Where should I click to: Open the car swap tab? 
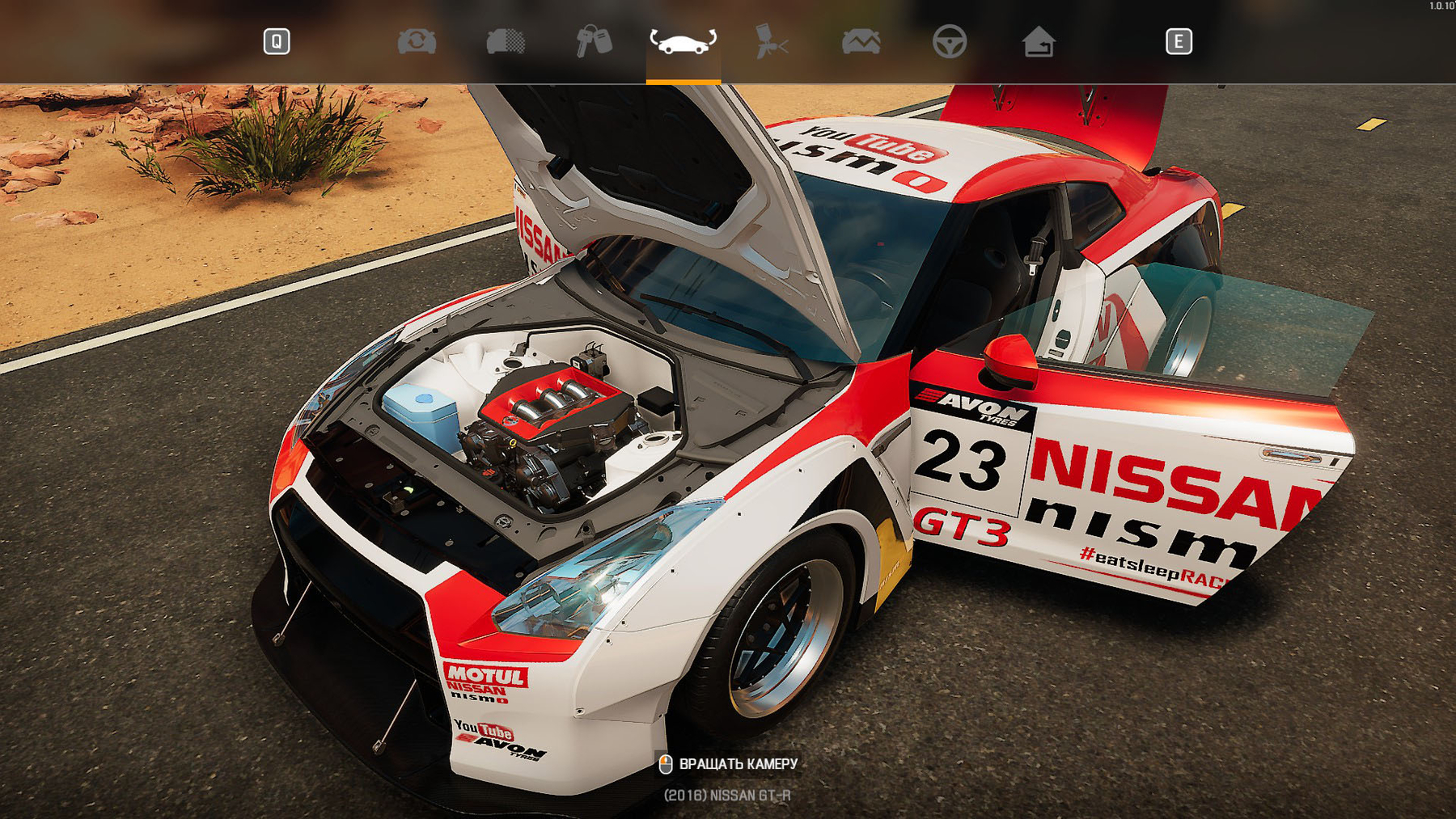pos(417,41)
